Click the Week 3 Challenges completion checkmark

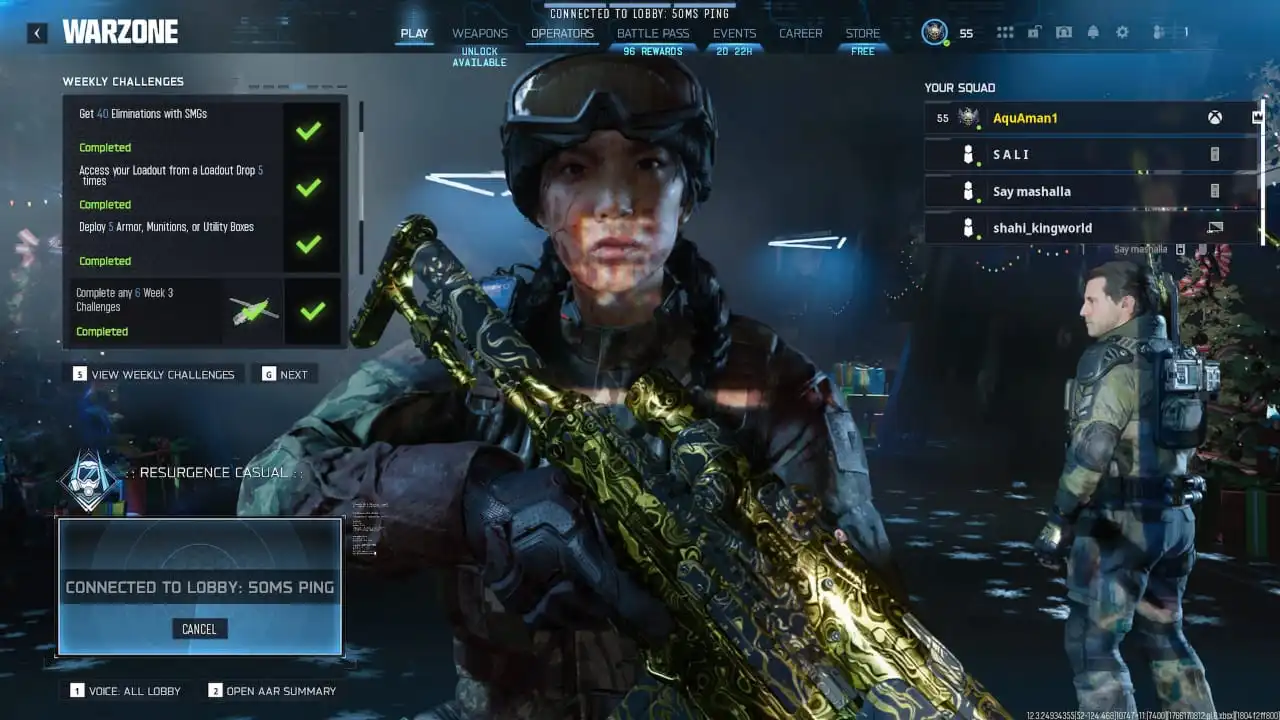[309, 312]
